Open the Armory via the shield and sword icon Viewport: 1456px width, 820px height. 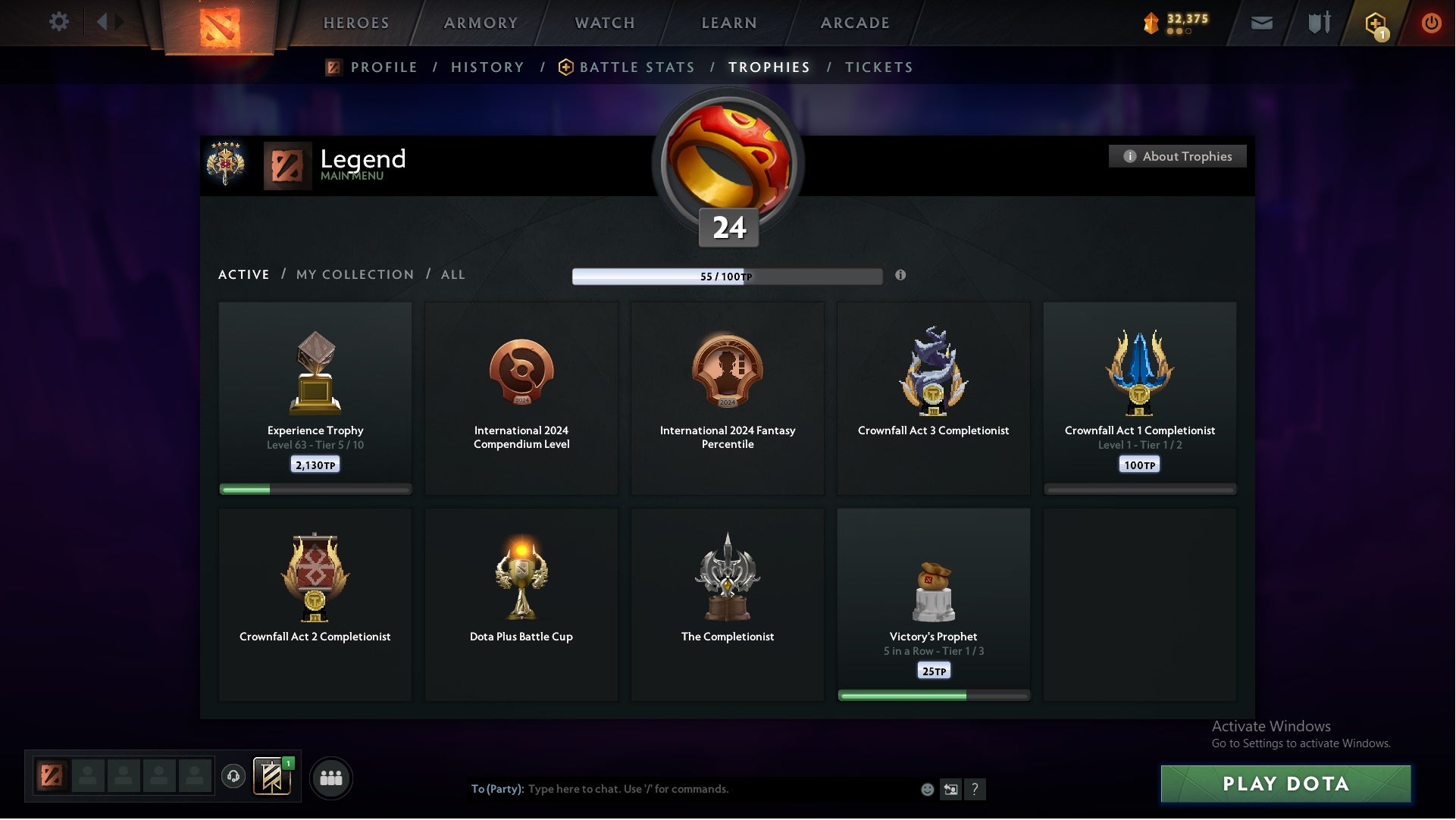point(1319,23)
